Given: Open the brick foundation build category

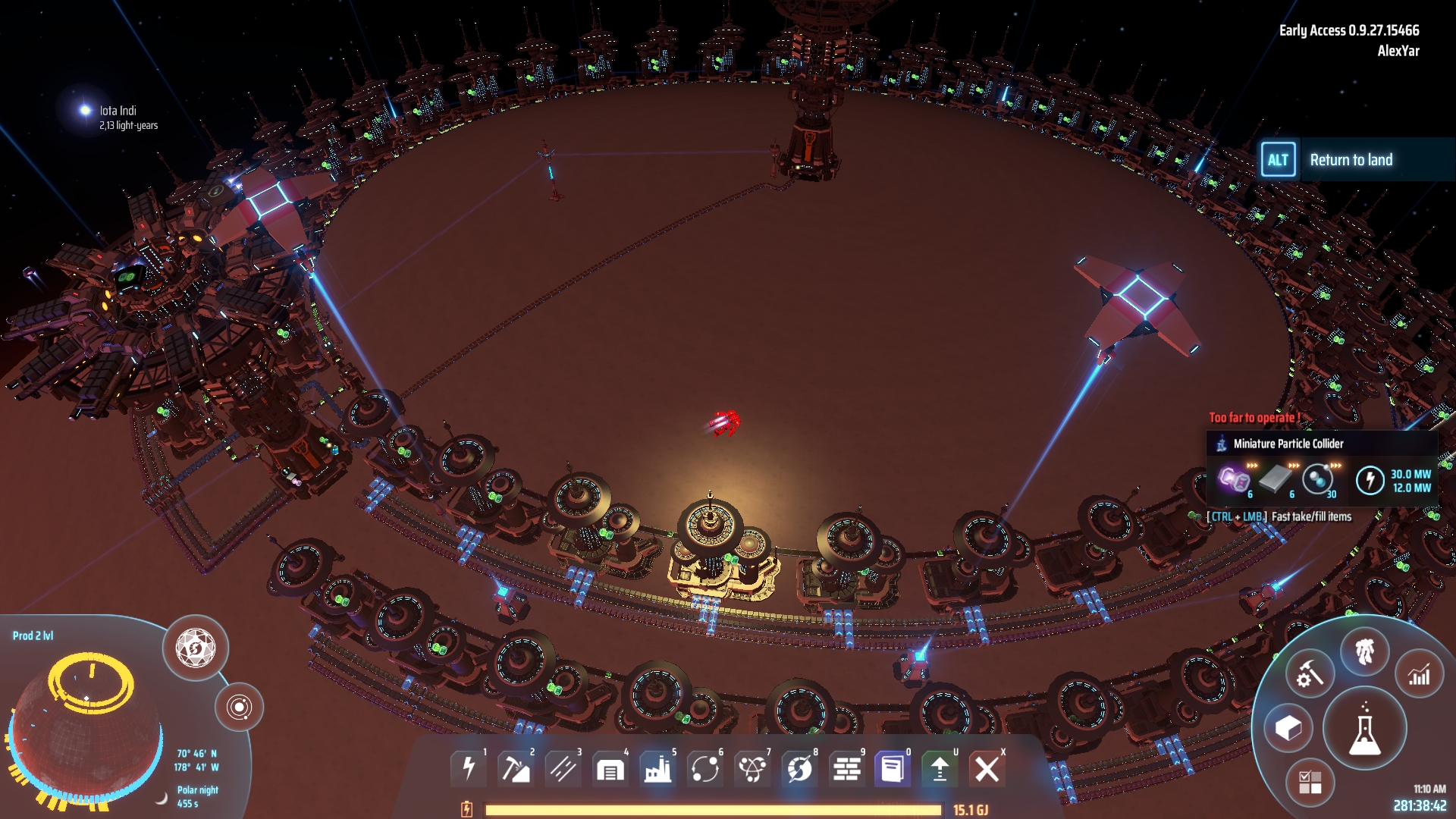Looking at the screenshot, I should pos(846,769).
